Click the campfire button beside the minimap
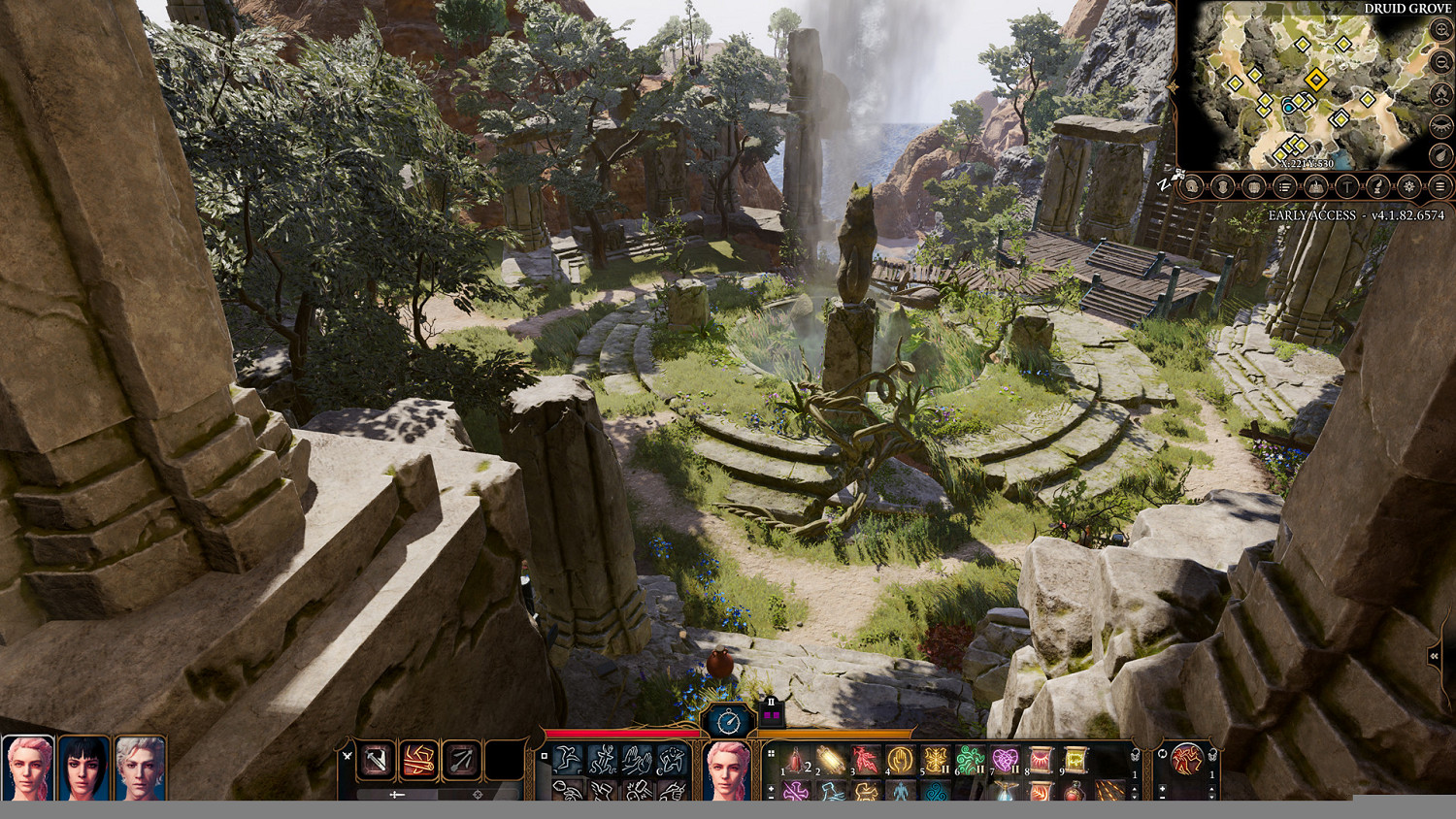This screenshot has height=819, width=1456. pyautogui.click(x=1441, y=94)
